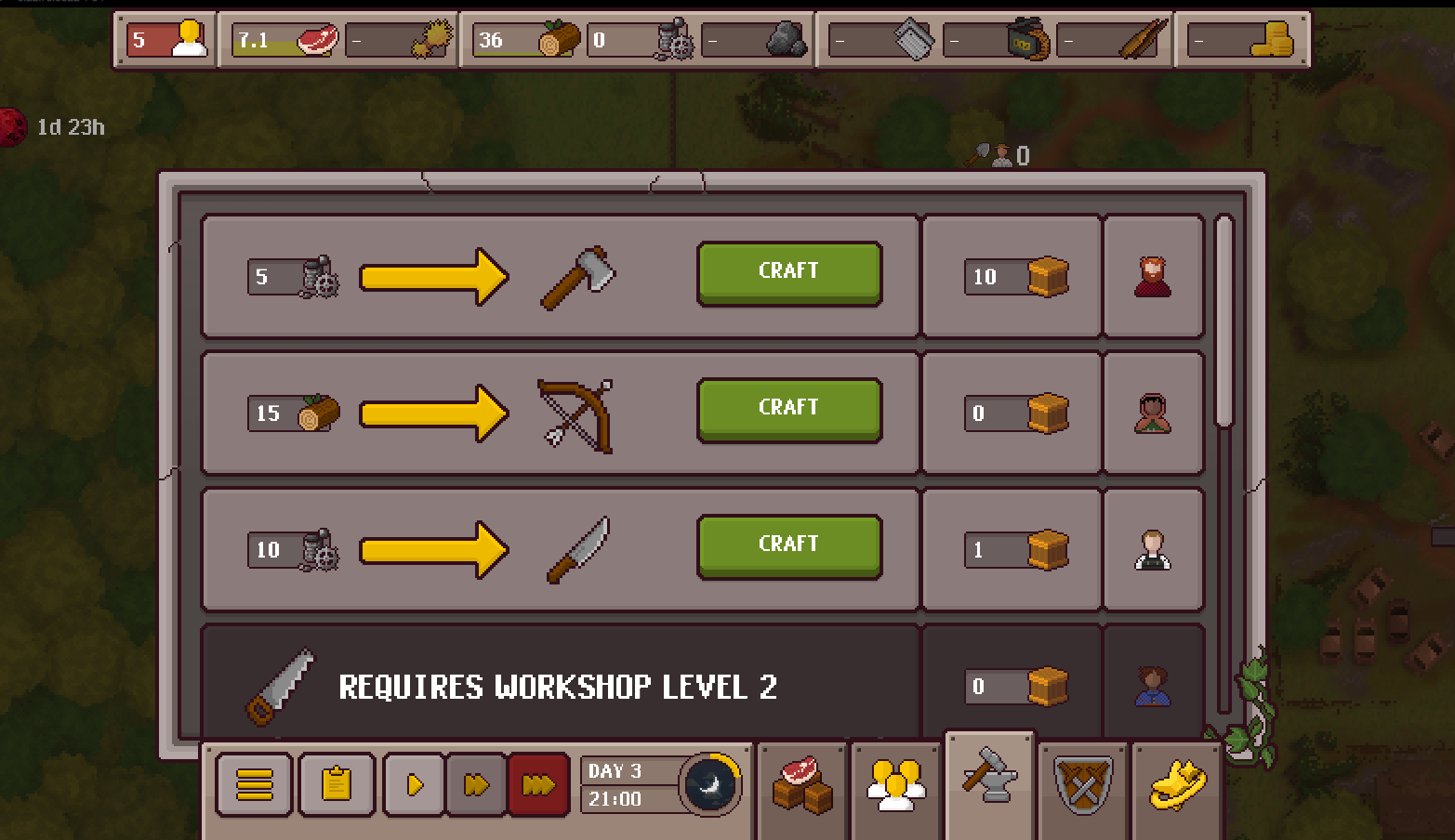The height and width of the screenshot is (840, 1455).
Task: Set game speed to double fast-forward
Action: (476, 785)
